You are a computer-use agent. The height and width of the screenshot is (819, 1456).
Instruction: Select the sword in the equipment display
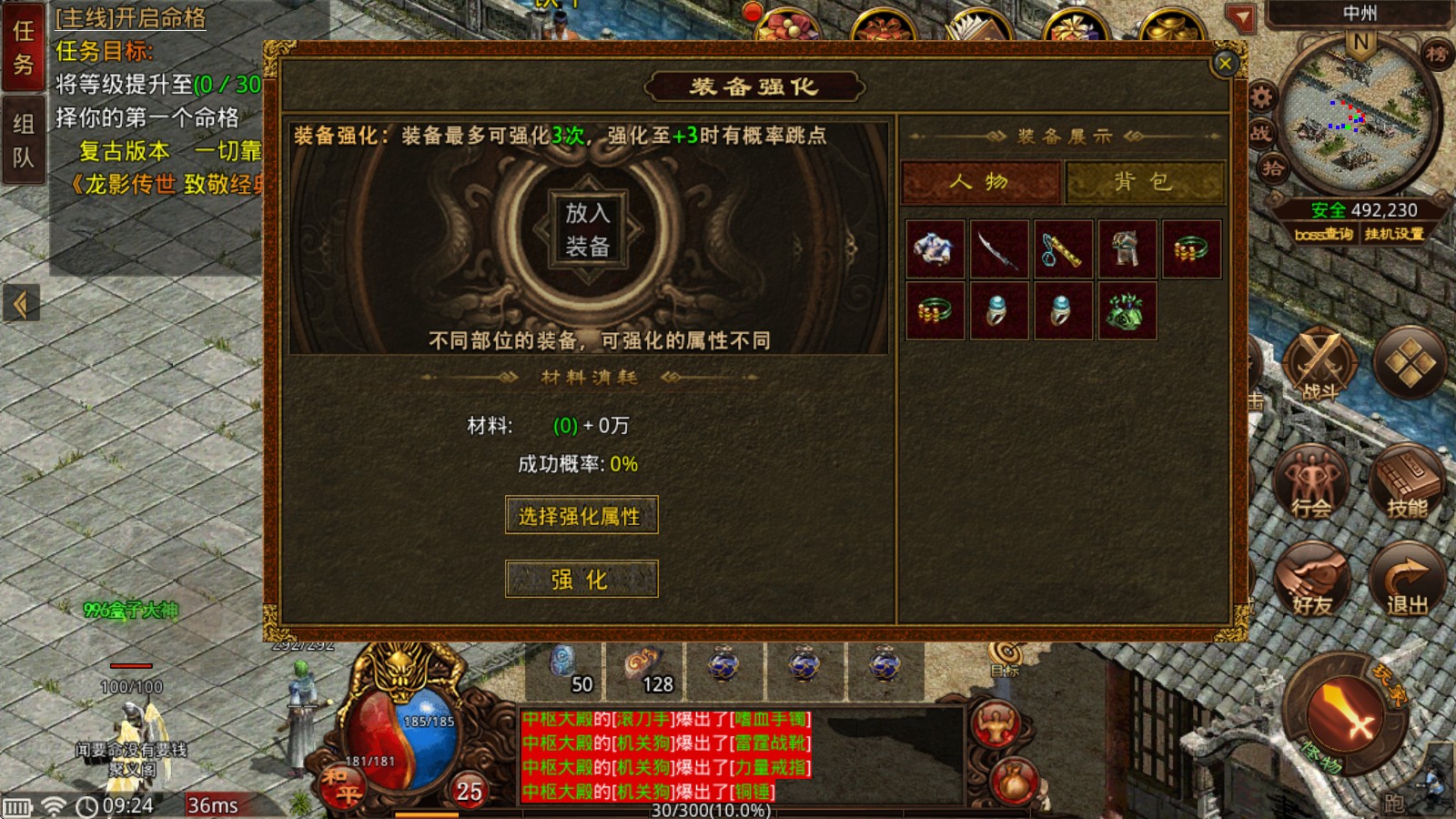[998, 249]
